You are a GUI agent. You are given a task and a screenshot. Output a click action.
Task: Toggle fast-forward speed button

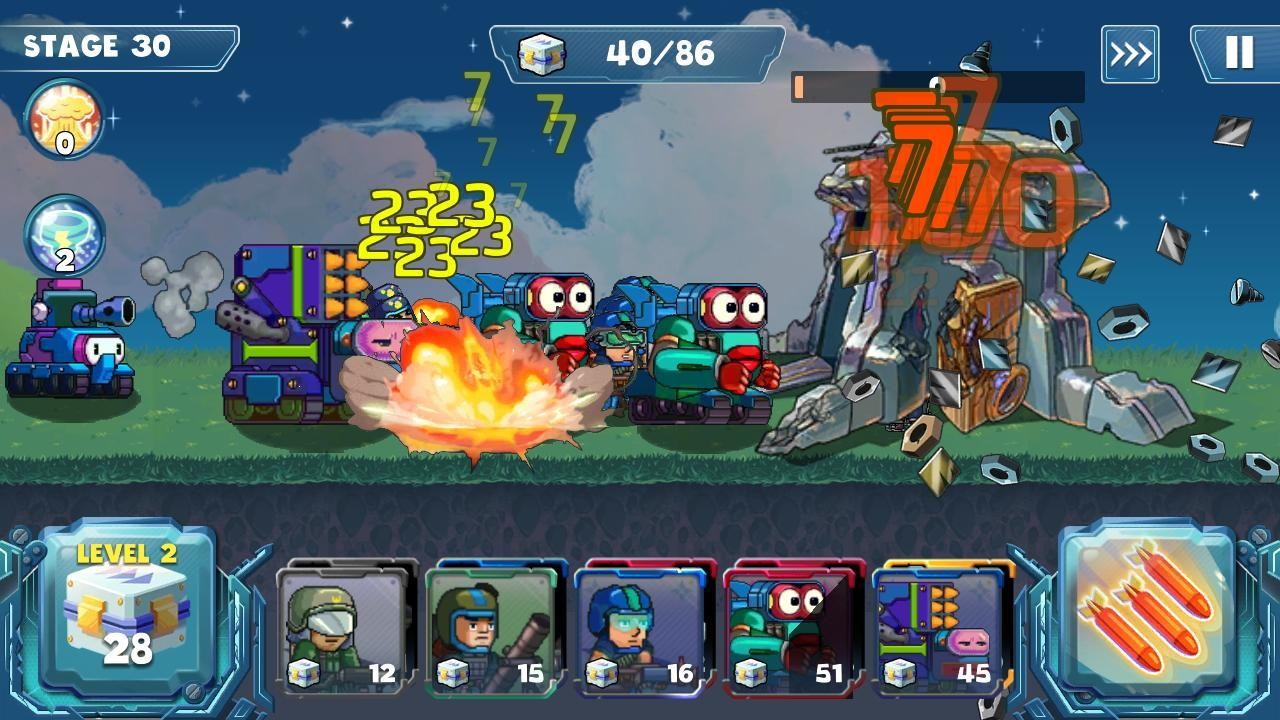(1130, 54)
